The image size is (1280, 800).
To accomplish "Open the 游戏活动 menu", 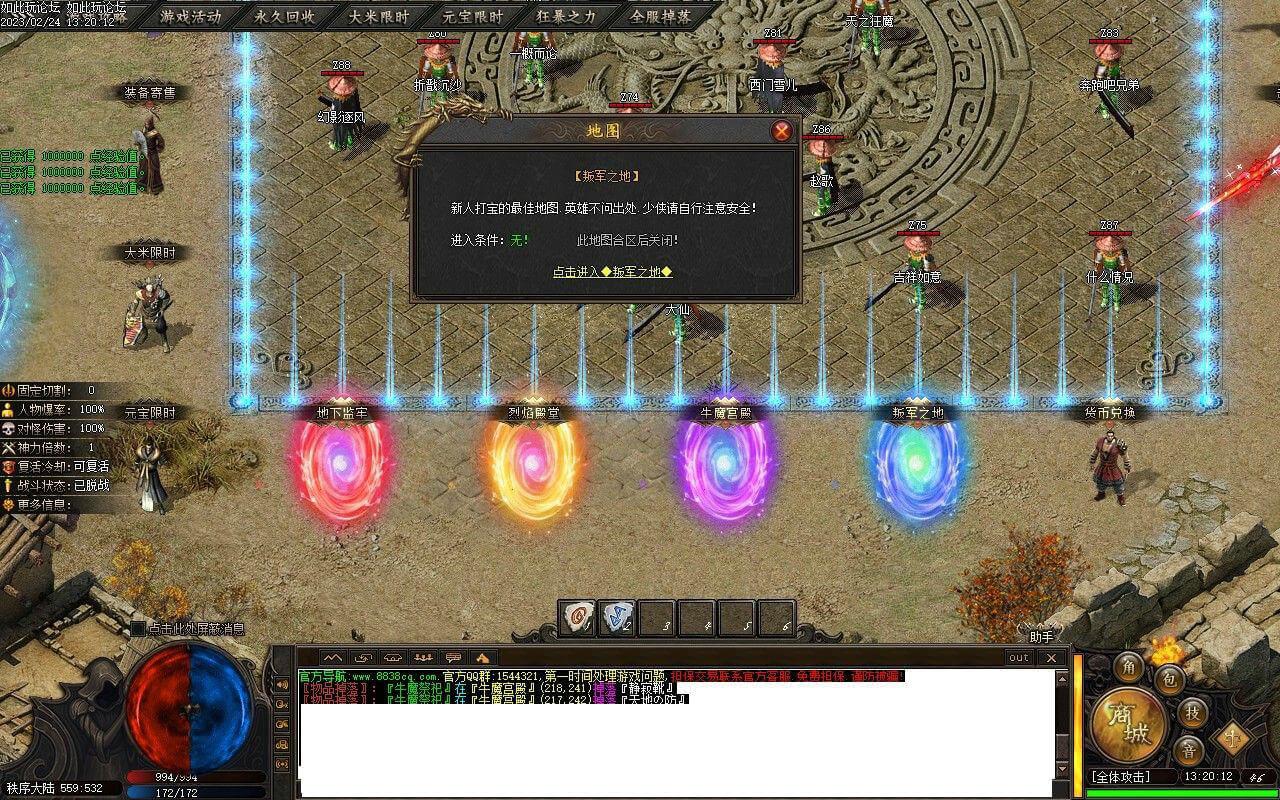I will (190, 16).
